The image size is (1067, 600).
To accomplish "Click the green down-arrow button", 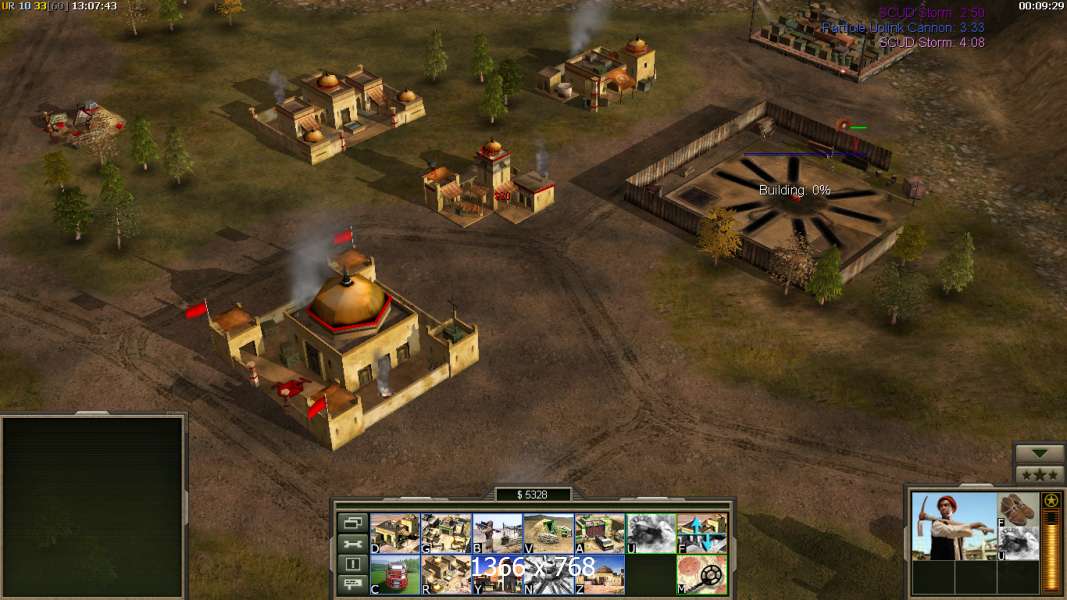I will coord(1039,453).
